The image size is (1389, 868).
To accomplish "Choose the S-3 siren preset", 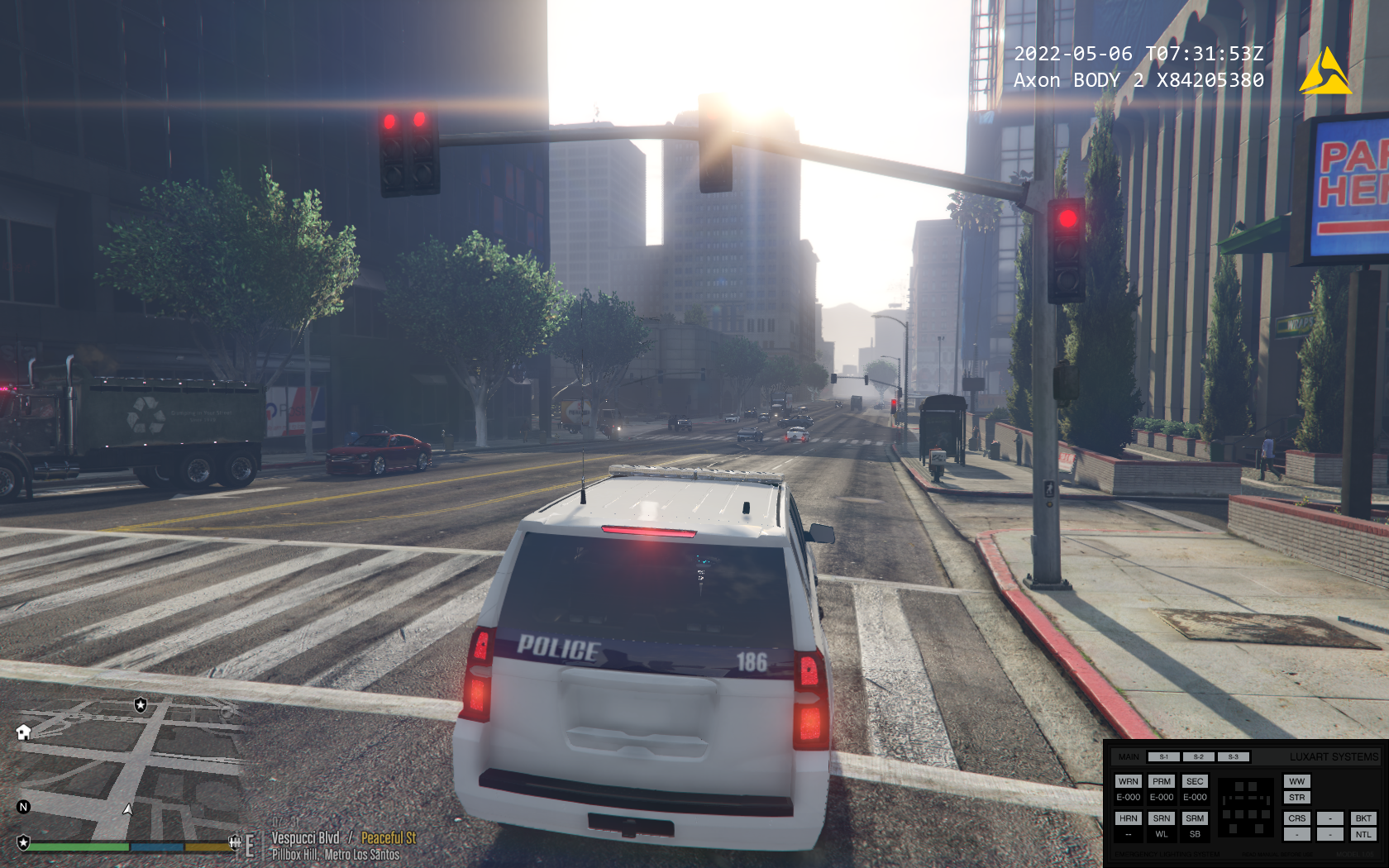I will click(x=1233, y=756).
